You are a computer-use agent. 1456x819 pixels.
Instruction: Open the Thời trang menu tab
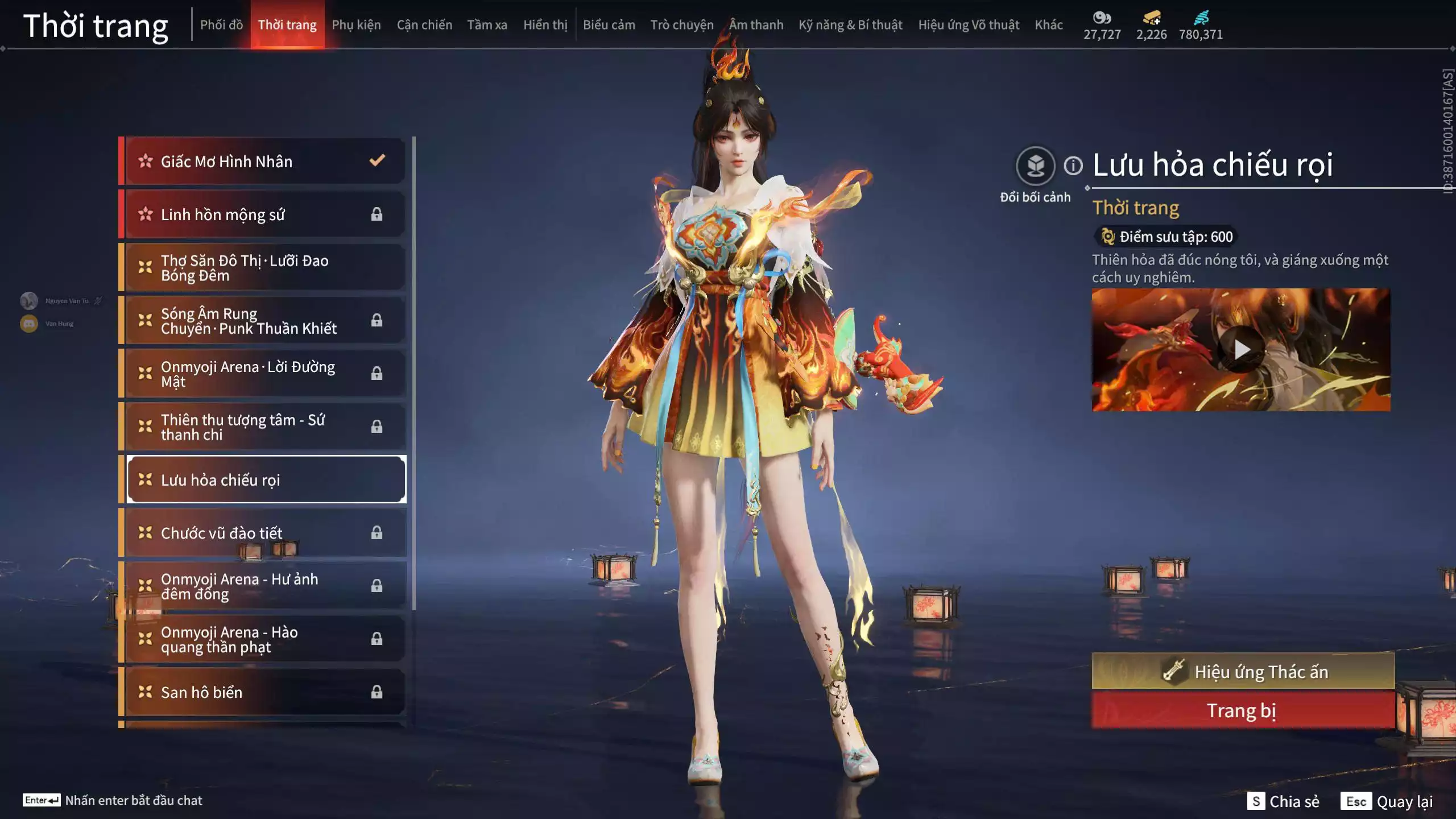[x=288, y=25]
